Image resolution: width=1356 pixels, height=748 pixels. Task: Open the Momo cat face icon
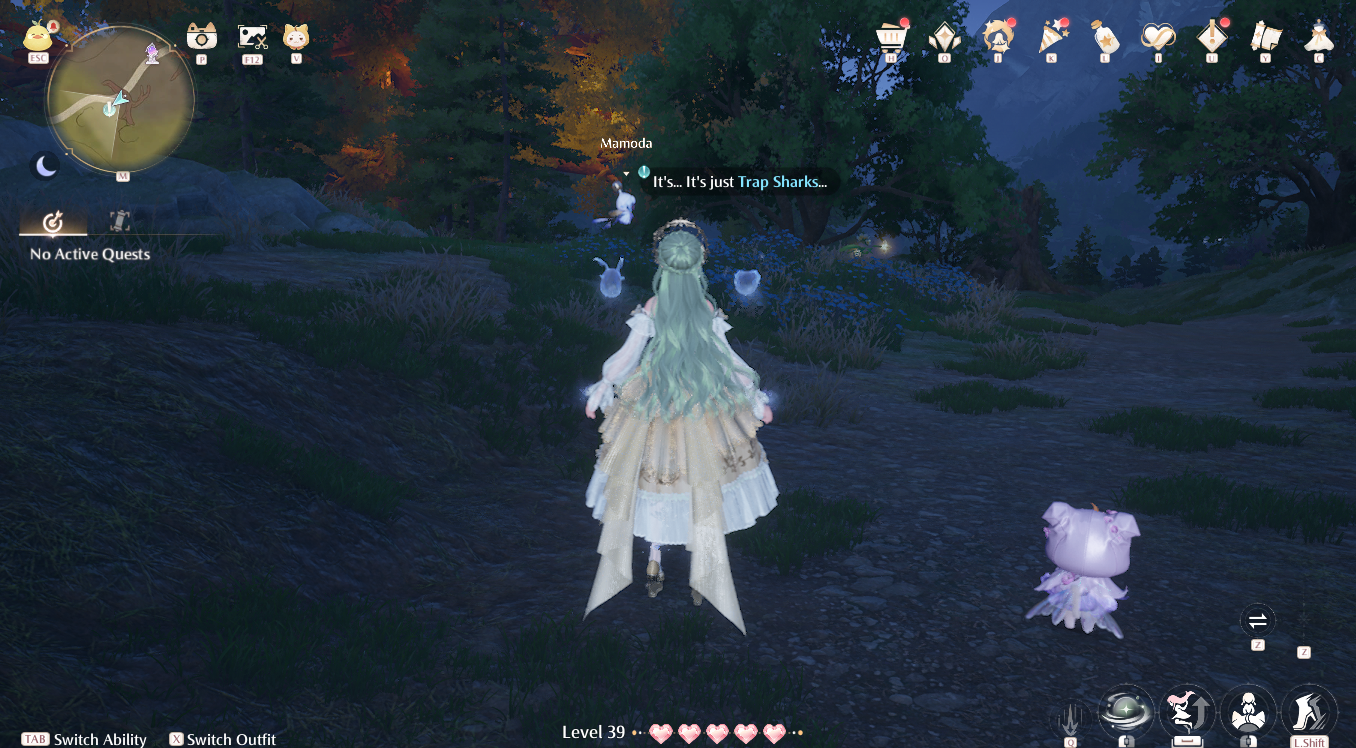pos(295,37)
